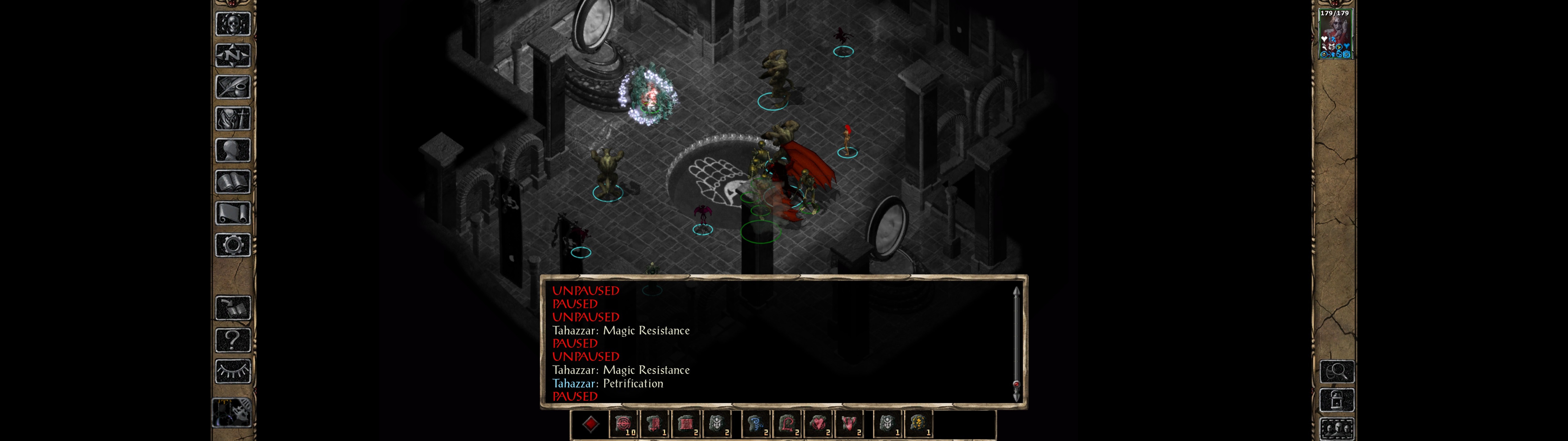Click the question mark help button
The width and height of the screenshot is (1568, 441).
[x=232, y=339]
